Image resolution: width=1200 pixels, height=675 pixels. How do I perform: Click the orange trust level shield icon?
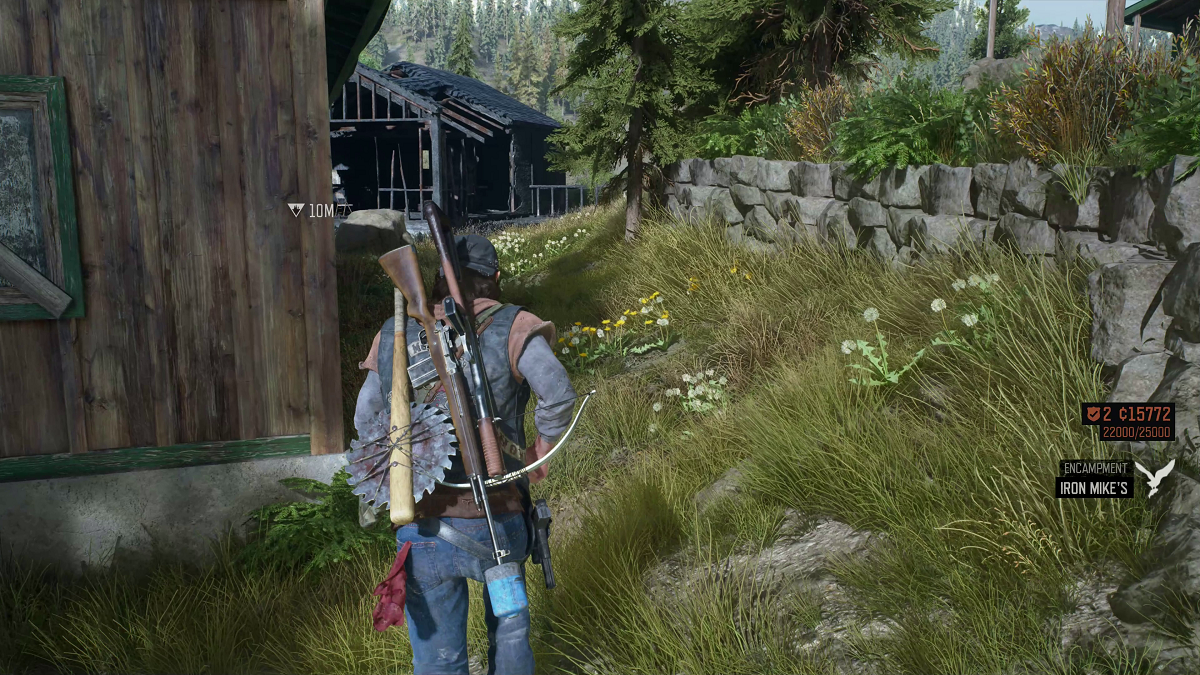pyautogui.click(x=1092, y=415)
